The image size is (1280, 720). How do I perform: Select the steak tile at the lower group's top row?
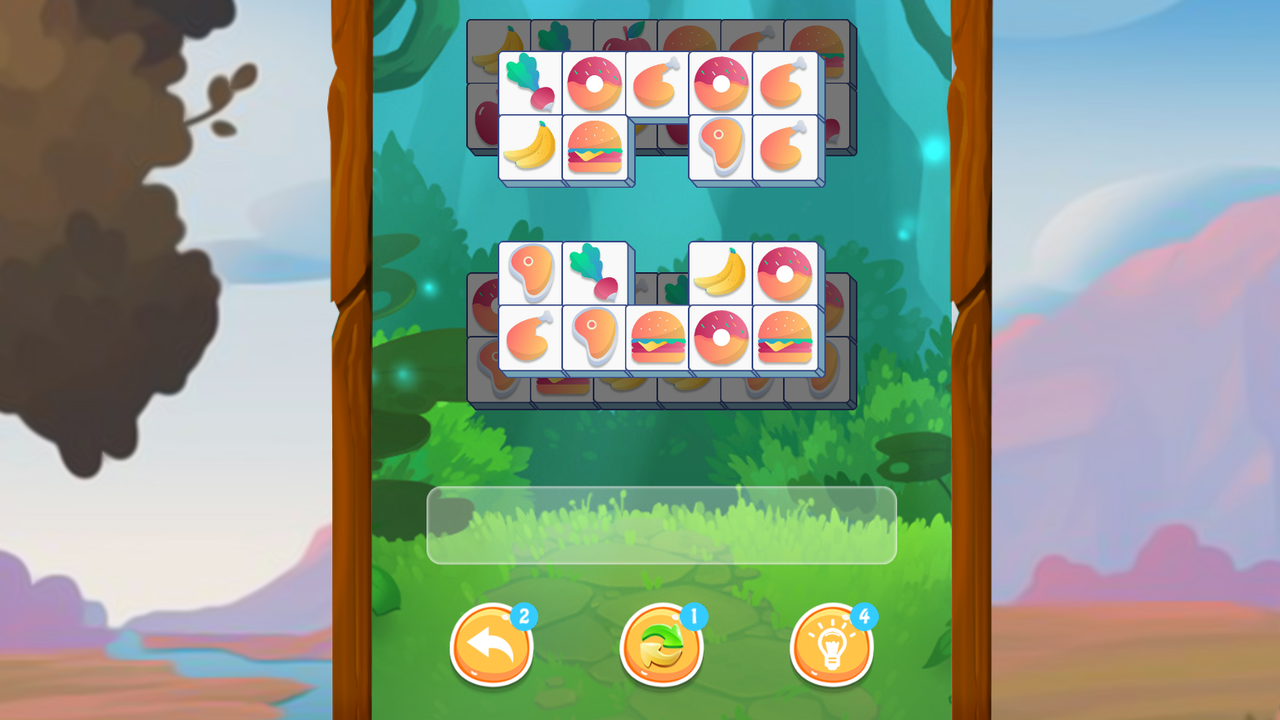pyautogui.click(x=530, y=273)
